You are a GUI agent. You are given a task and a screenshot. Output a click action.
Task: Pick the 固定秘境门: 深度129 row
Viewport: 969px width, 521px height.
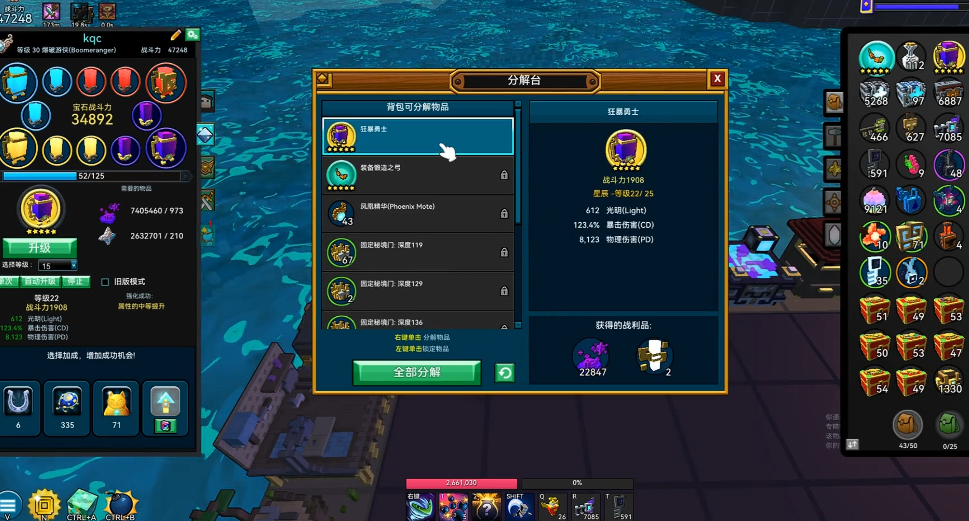(417, 291)
